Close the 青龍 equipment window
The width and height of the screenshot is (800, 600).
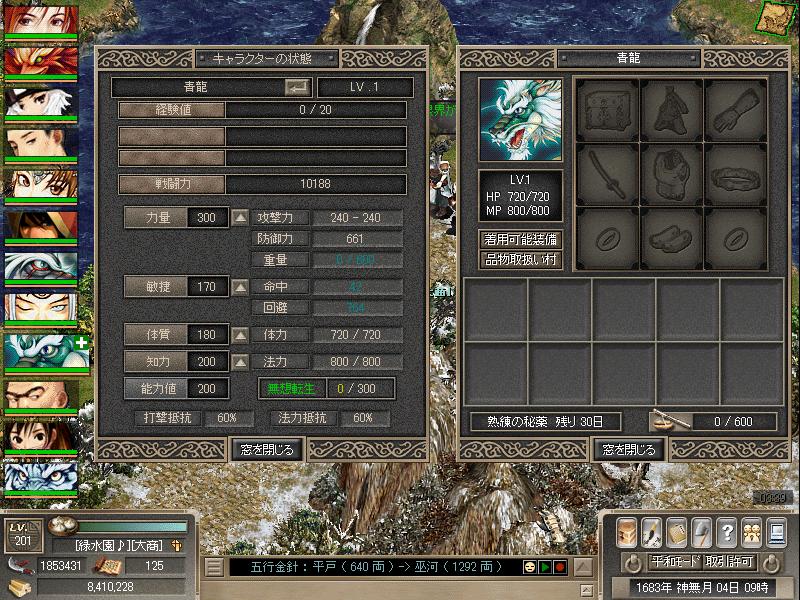(629, 450)
